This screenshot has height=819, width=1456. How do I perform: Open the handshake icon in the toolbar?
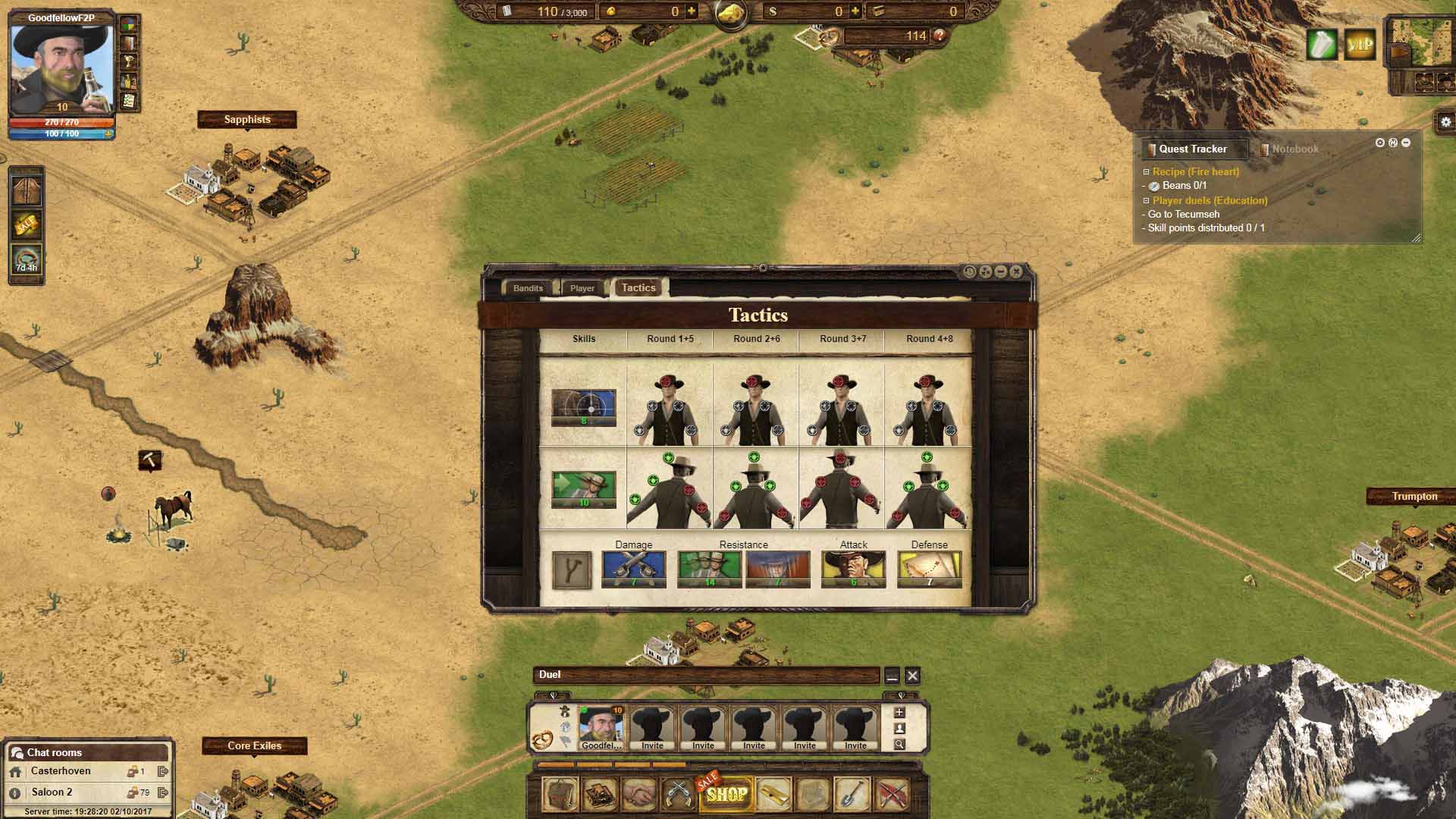pyautogui.click(x=639, y=794)
